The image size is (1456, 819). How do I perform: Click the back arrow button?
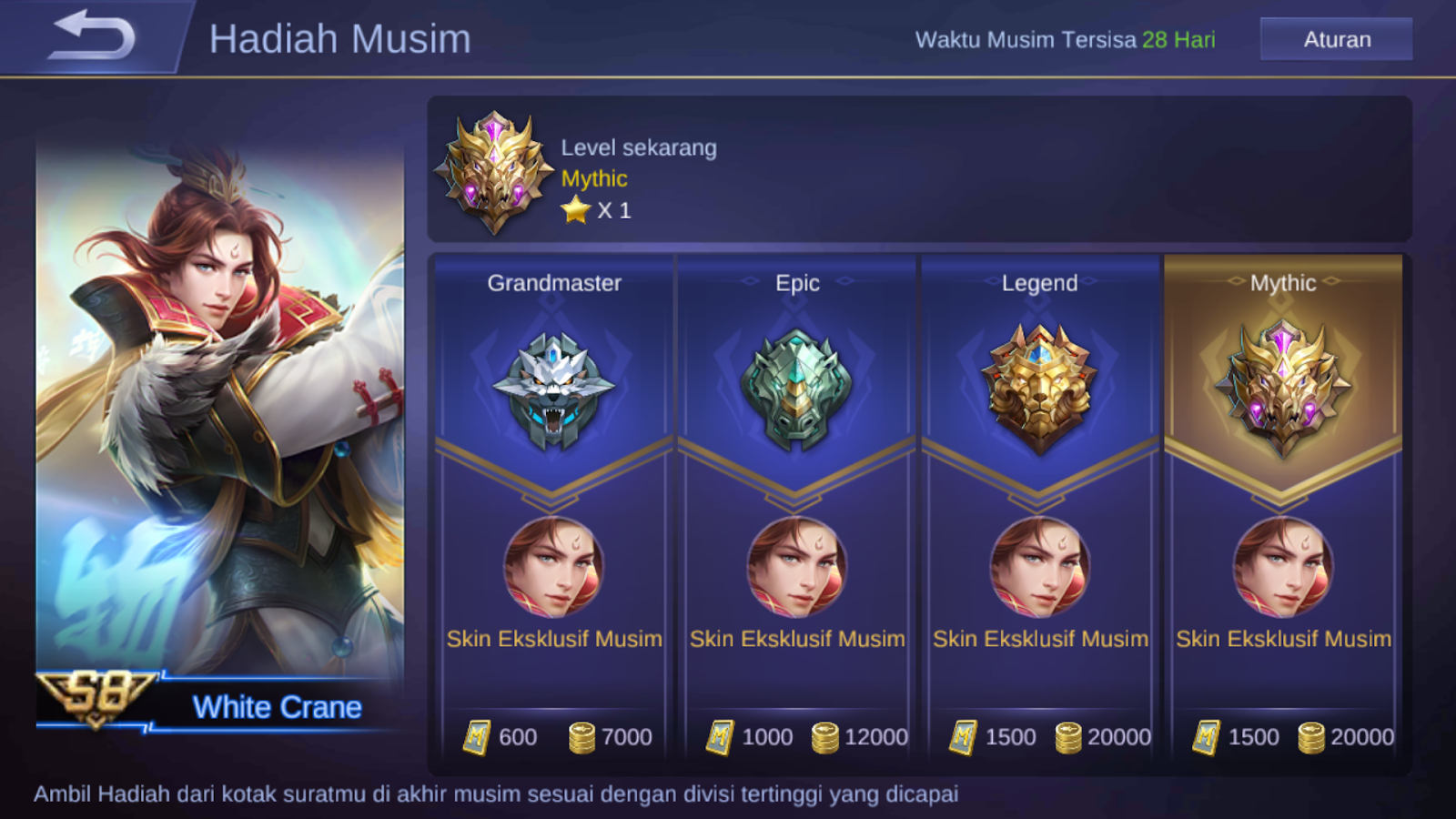93,36
